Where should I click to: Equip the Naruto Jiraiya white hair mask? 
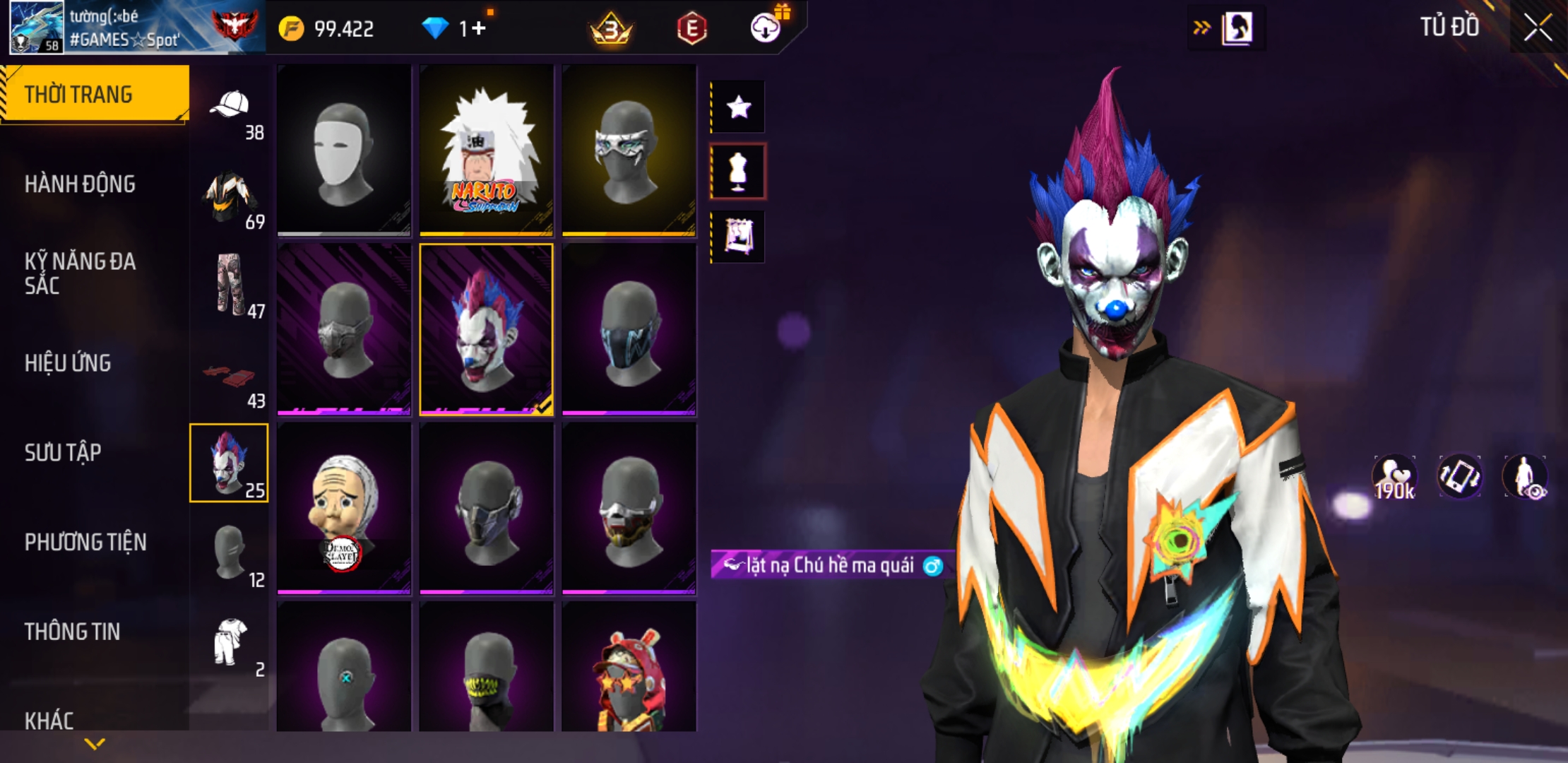pyautogui.click(x=486, y=150)
